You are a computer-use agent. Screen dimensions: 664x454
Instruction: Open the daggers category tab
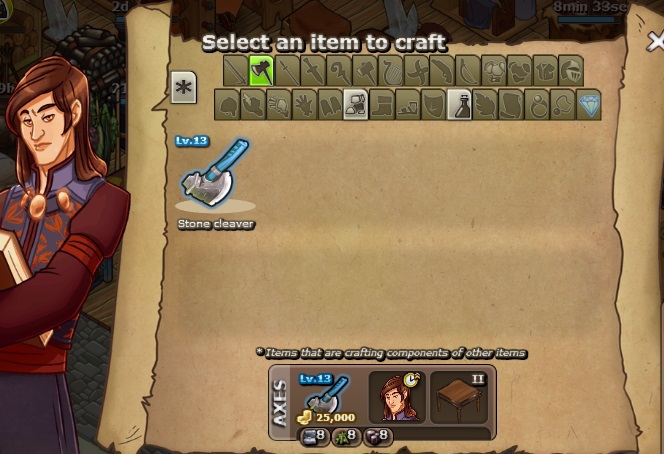313,71
